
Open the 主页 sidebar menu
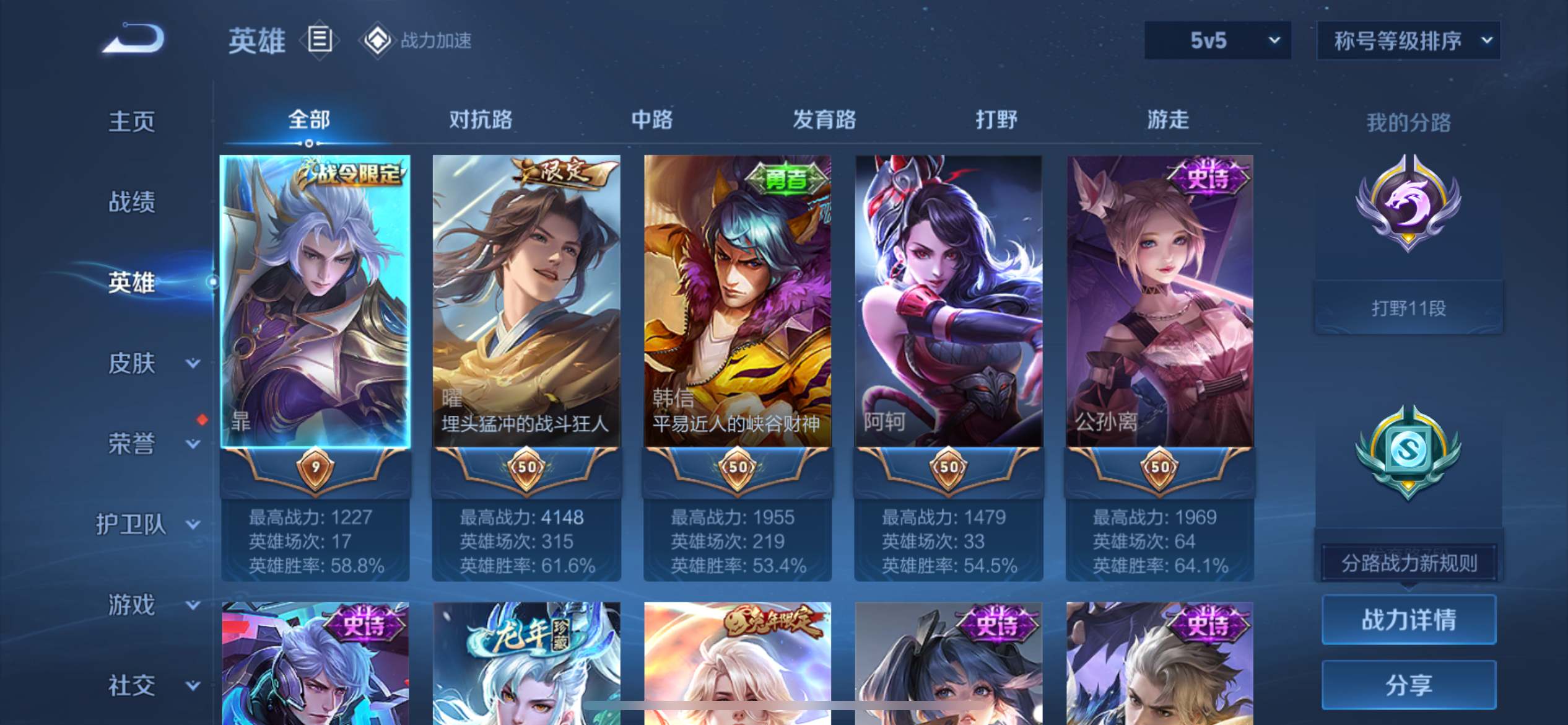pos(131,121)
